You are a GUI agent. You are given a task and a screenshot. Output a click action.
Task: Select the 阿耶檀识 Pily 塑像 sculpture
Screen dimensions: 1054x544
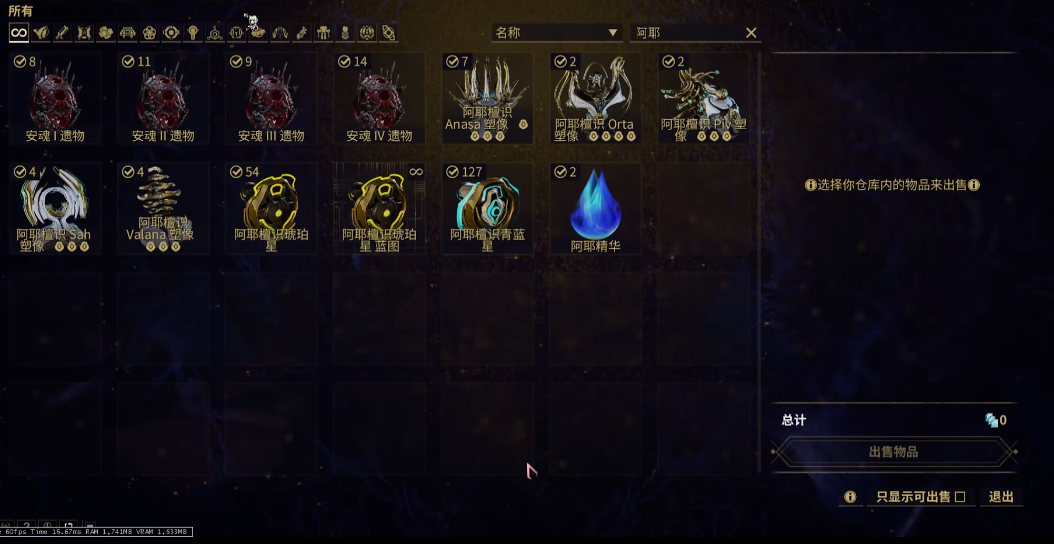point(703,99)
